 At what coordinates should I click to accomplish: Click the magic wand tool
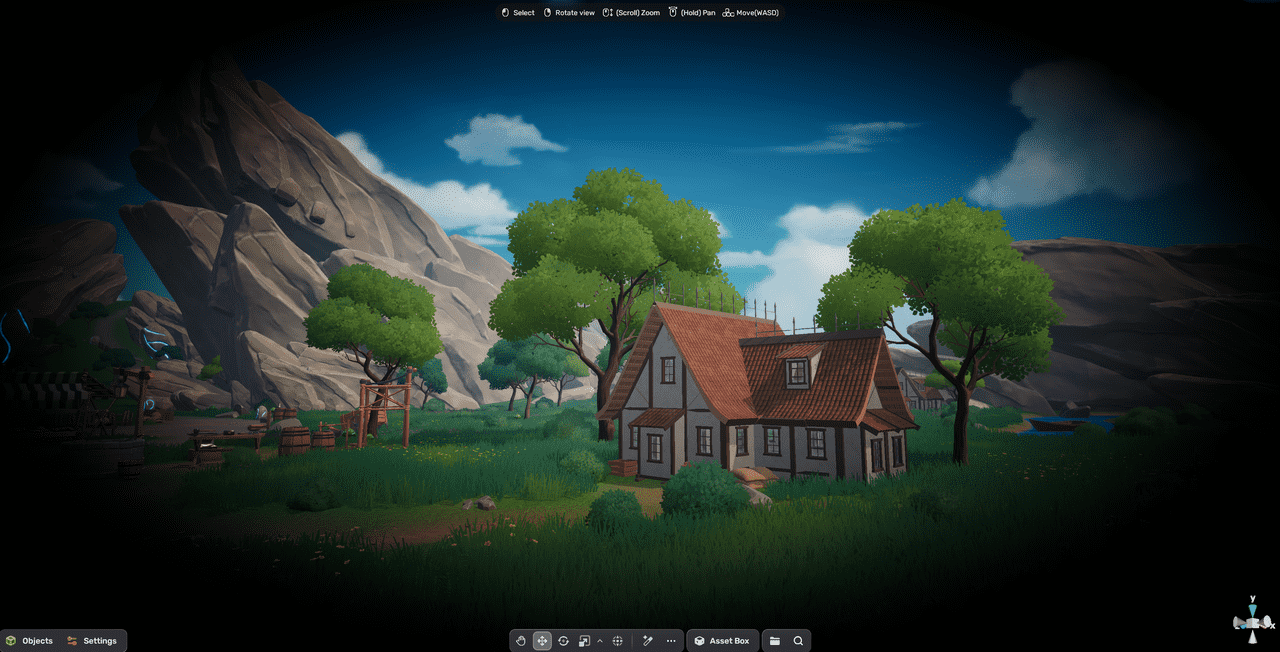(647, 641)
